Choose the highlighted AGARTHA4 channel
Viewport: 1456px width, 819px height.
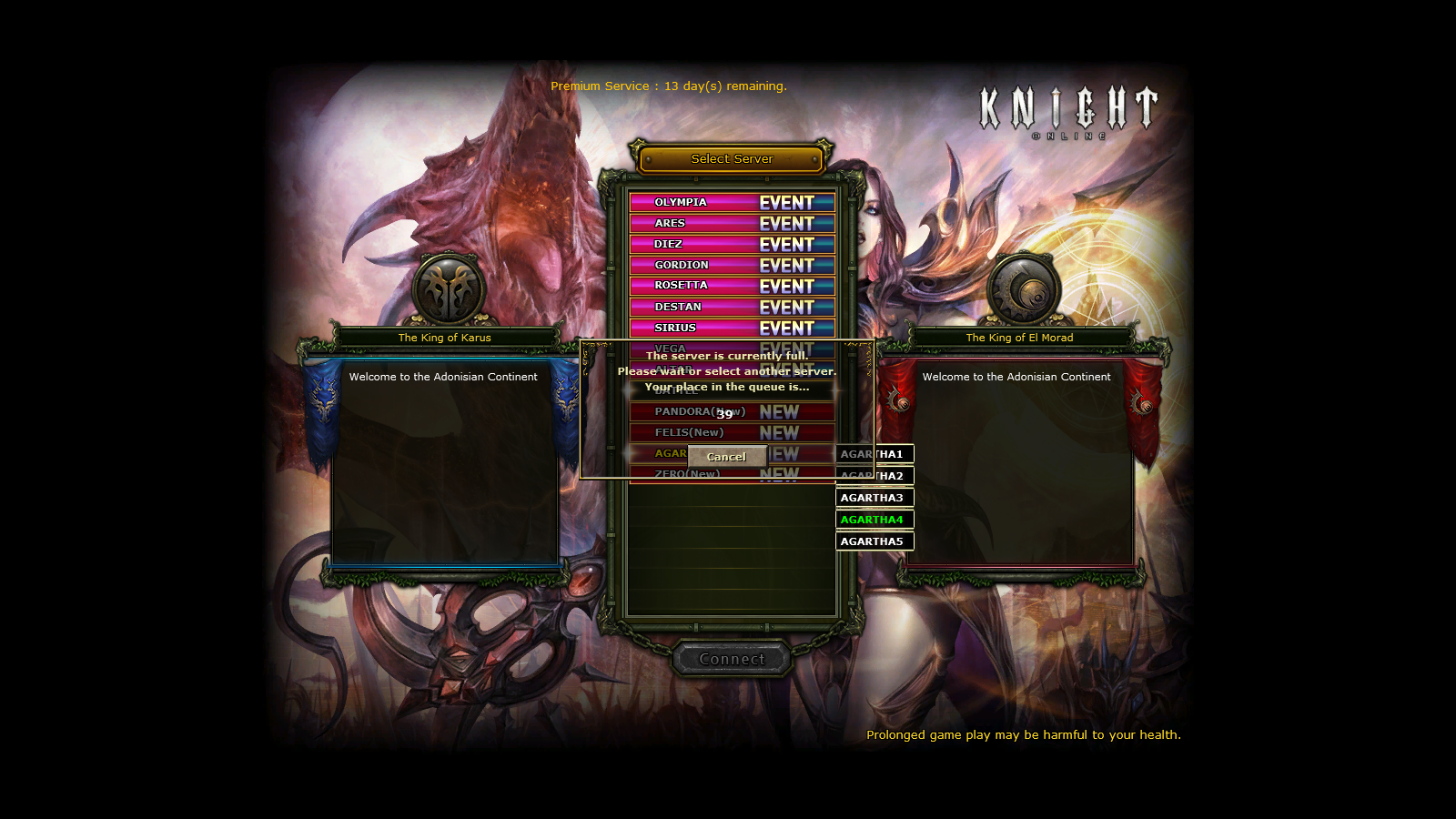(x=874, y=520)
